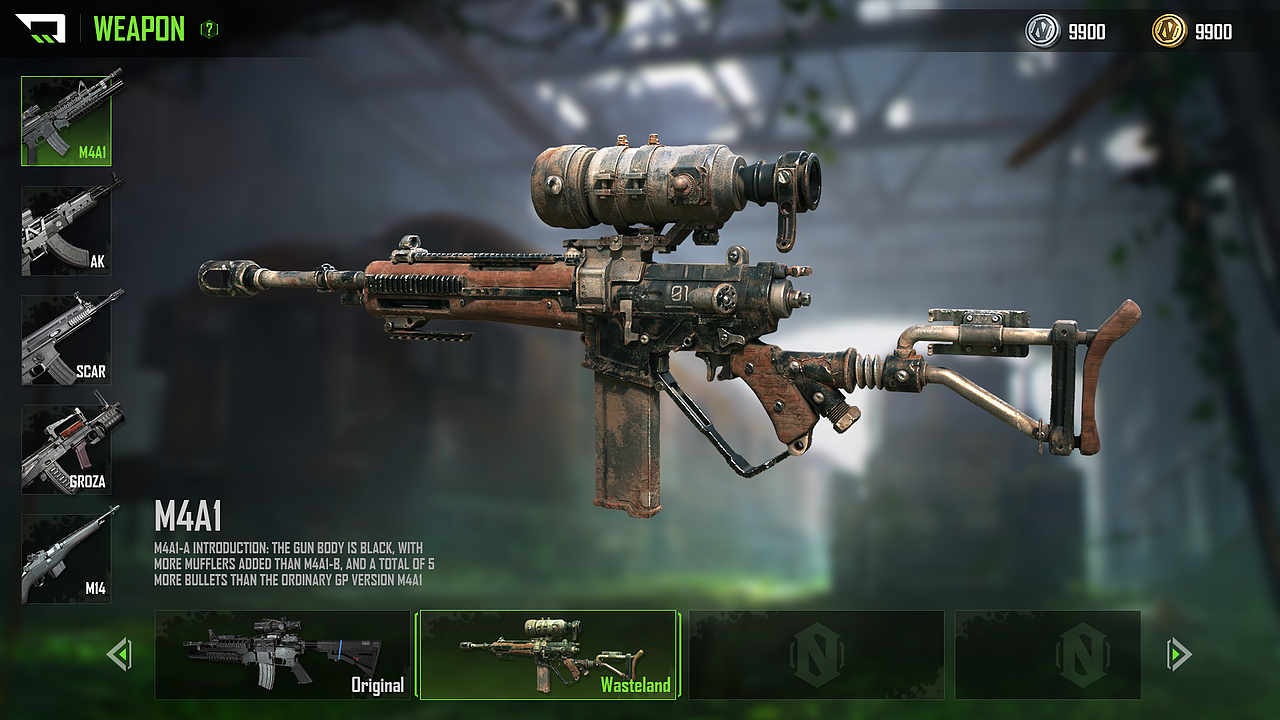Choose the AK weapon thumbnail
Image resolution: width=1280 pixels, height=720 pixels.
click(66, 230)
